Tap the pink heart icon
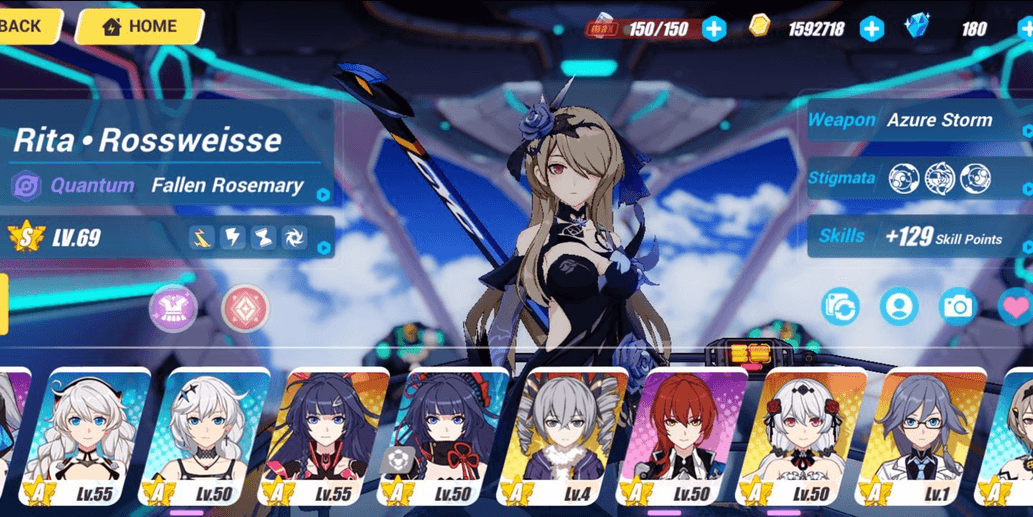 [x=1016, y=307]
